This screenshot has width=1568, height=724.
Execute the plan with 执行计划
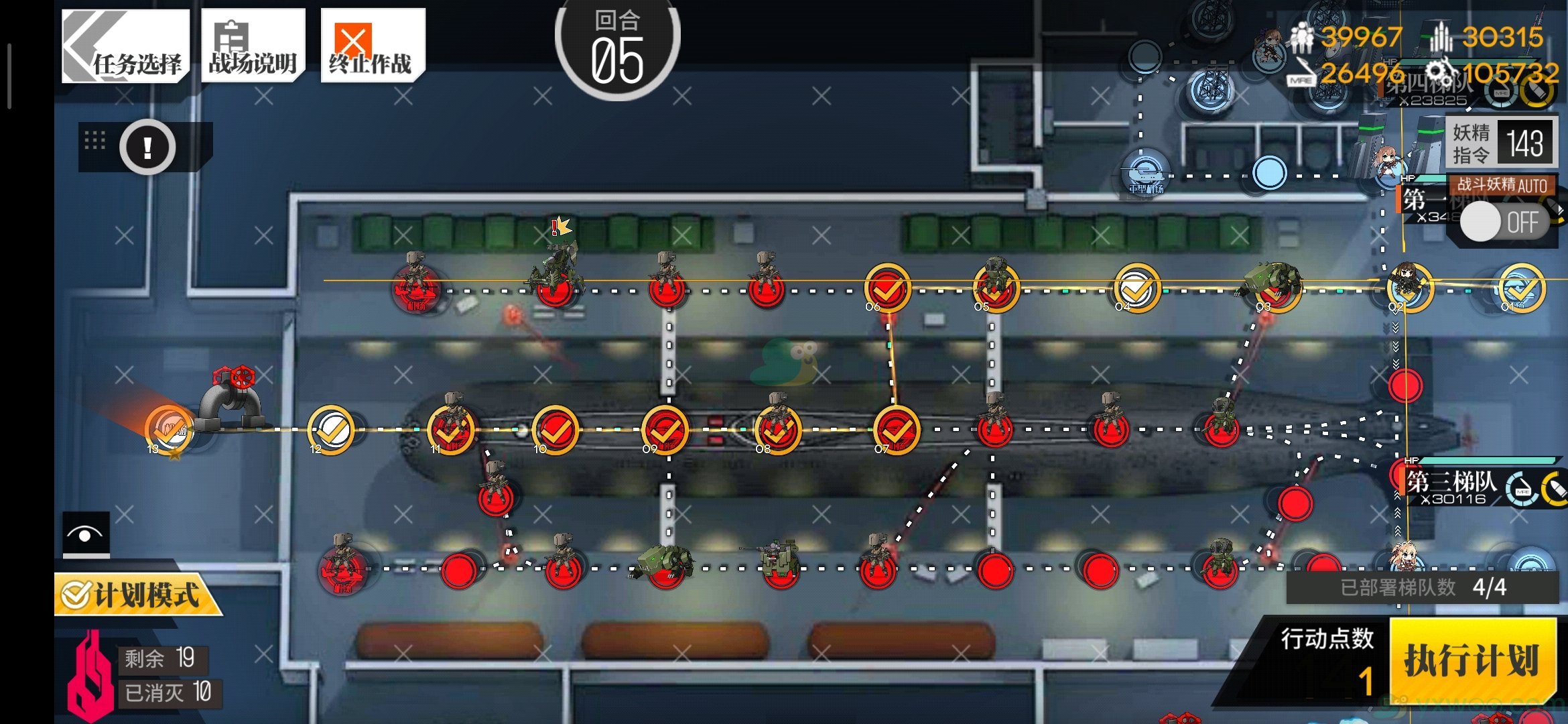1472,660
